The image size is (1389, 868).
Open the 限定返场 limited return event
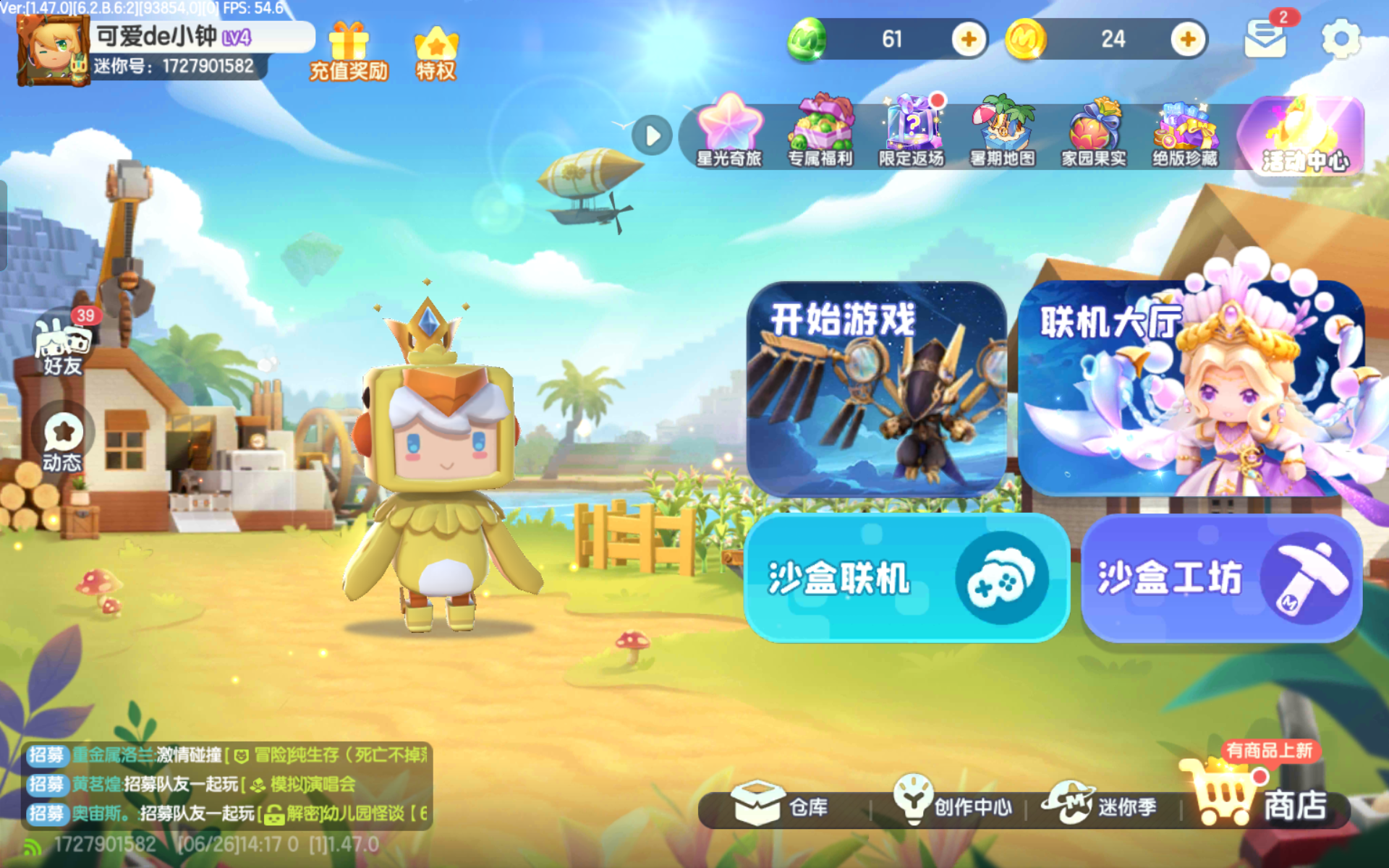coord(914,130)
